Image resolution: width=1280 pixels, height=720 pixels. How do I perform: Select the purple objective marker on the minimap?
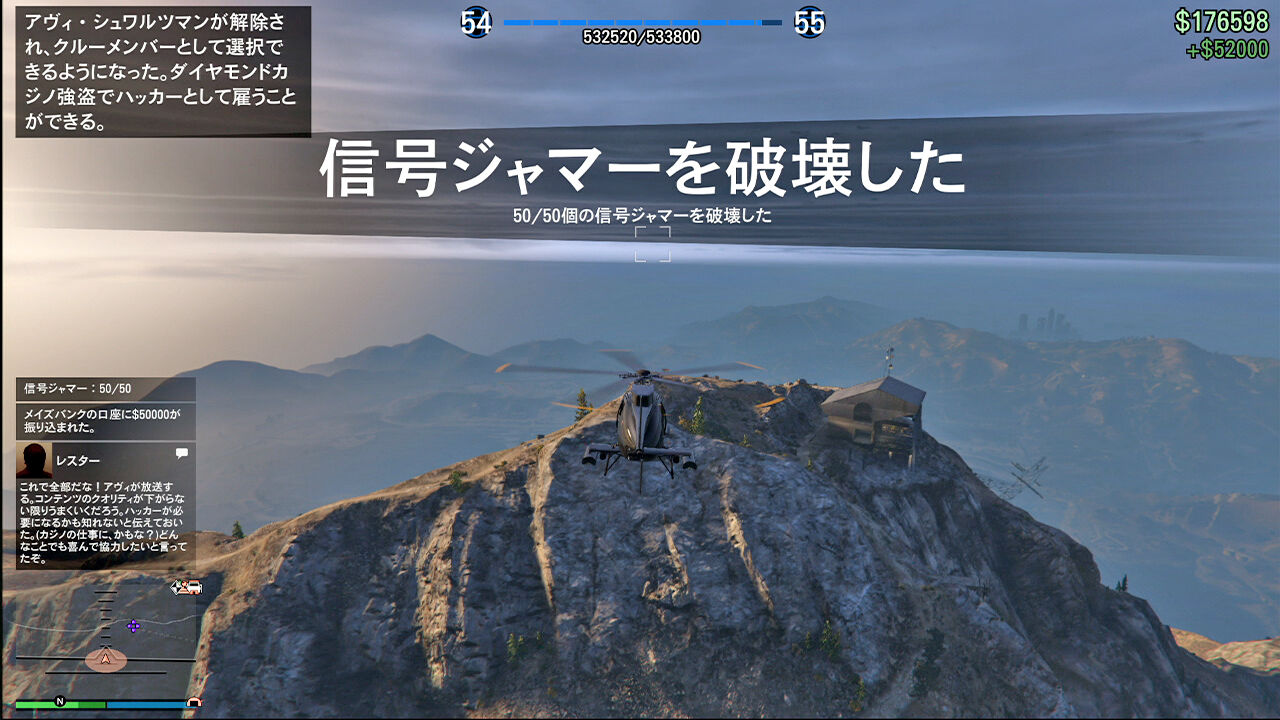[133, 626]
